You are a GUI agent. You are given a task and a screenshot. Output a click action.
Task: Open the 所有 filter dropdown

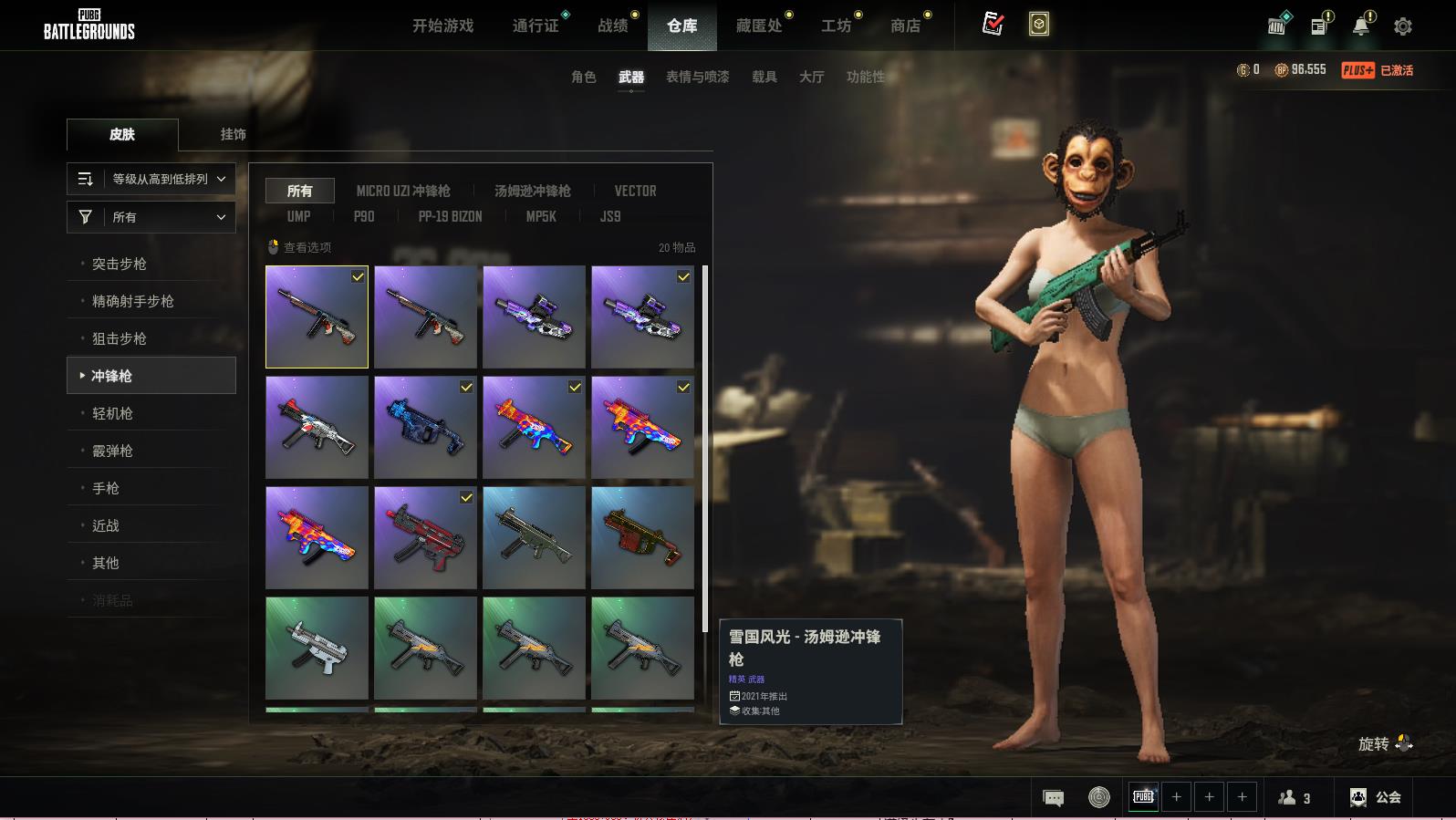tap(151, 217)
